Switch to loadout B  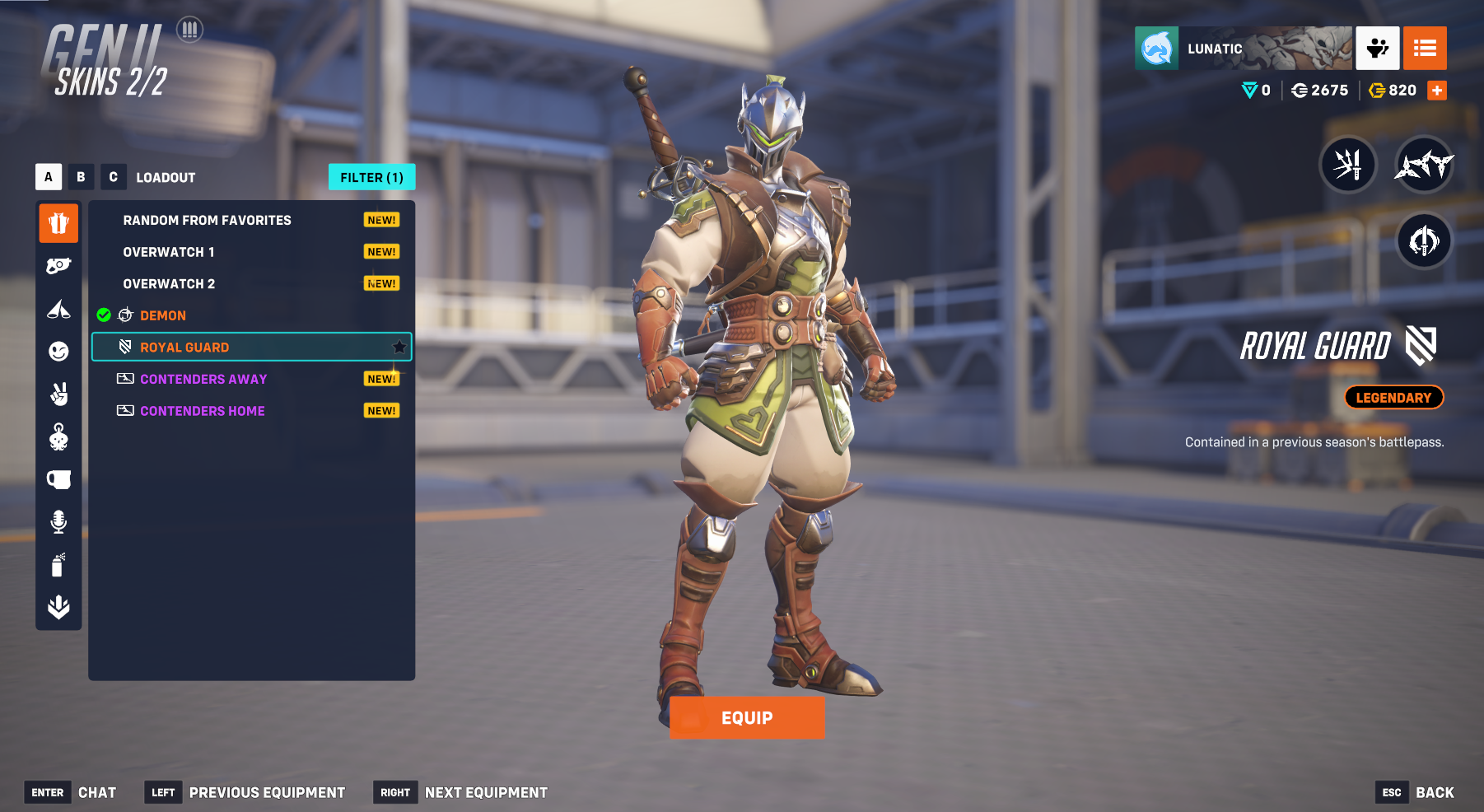(x=81, y=177)
